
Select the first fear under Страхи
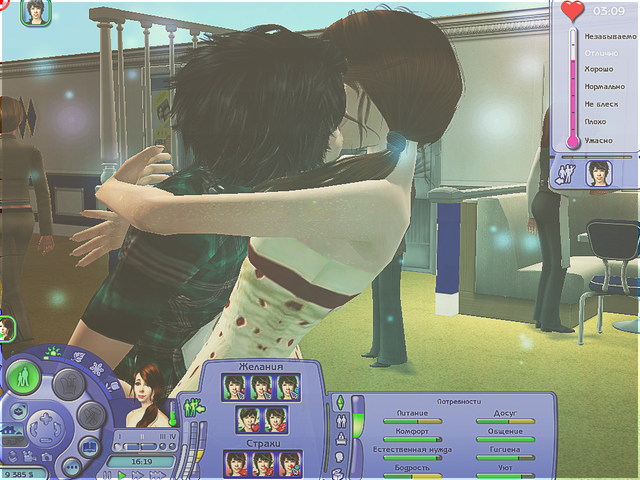point(234,464)
